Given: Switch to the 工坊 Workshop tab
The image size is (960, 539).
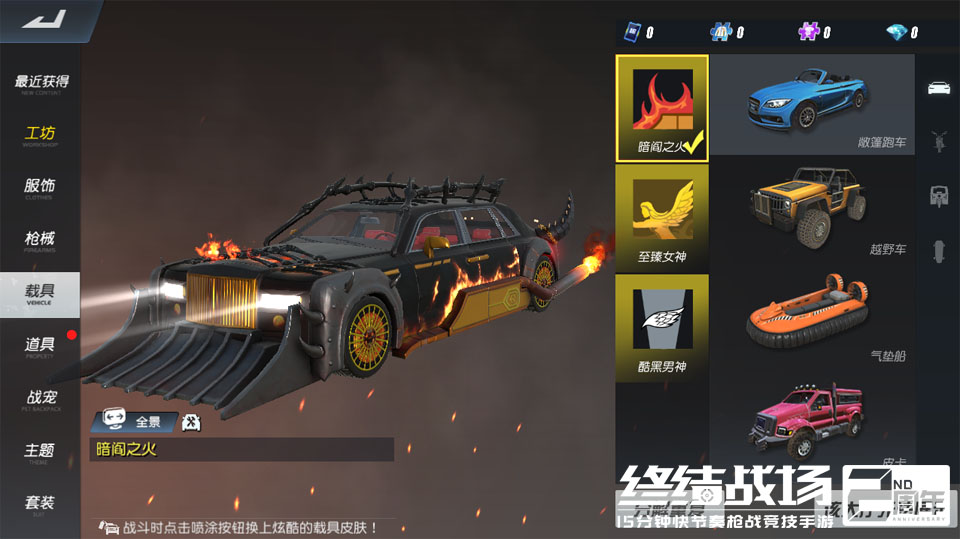Looking at the screenshot, I should pyautogui.click(x=41, y=135).
